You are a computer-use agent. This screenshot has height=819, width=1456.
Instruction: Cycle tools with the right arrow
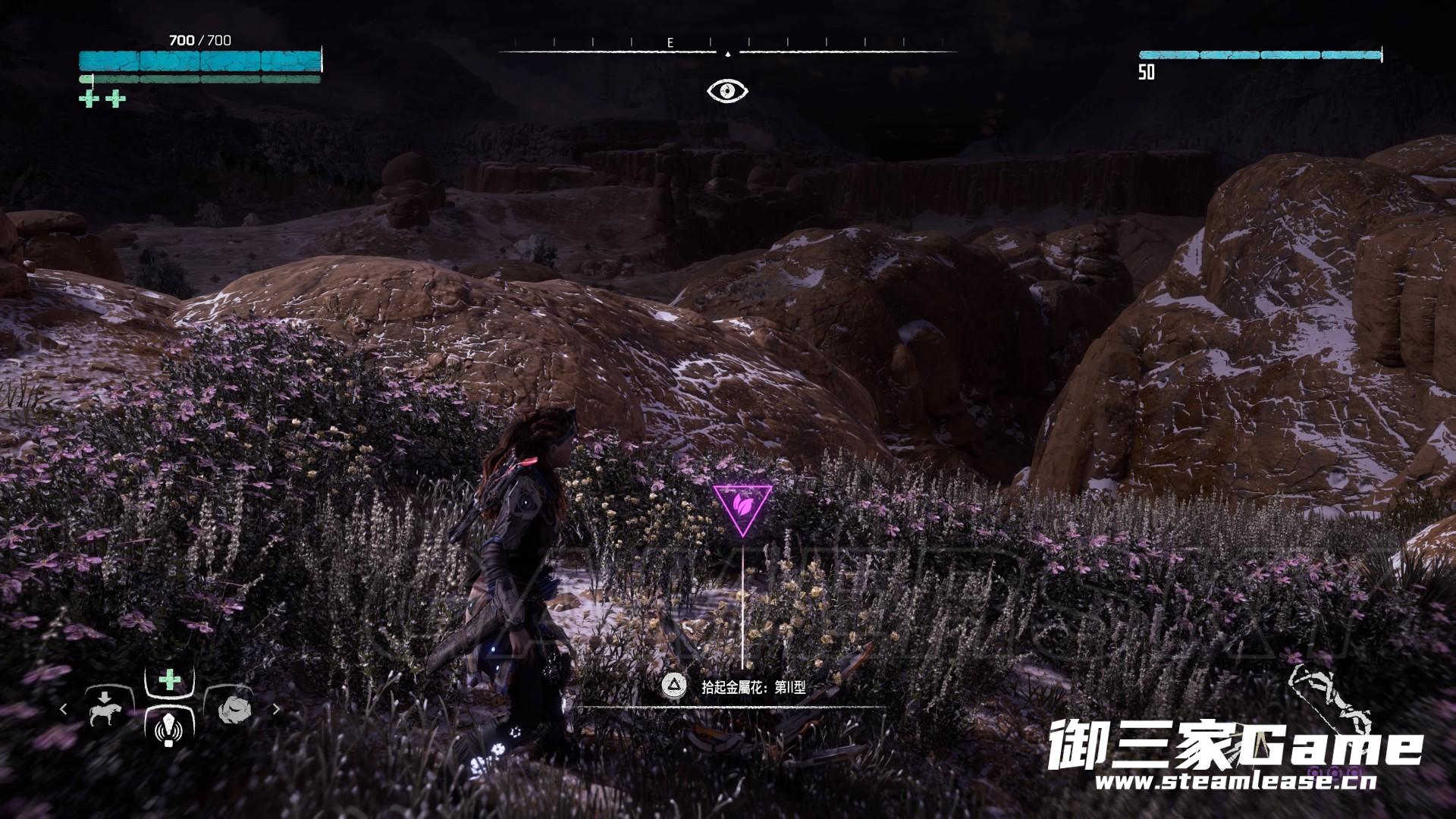[276, 709]
